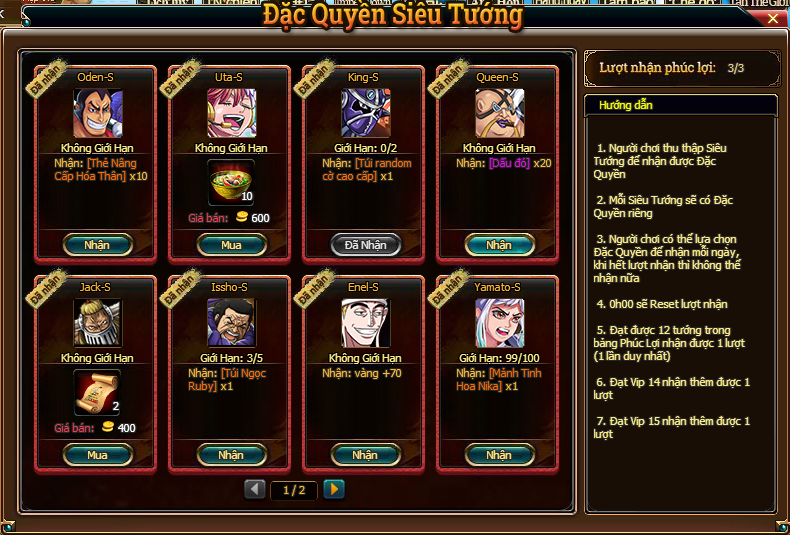This screenshot has width=790, height=535.
Task: Go to the next page arrow
Action: (334, 489)
